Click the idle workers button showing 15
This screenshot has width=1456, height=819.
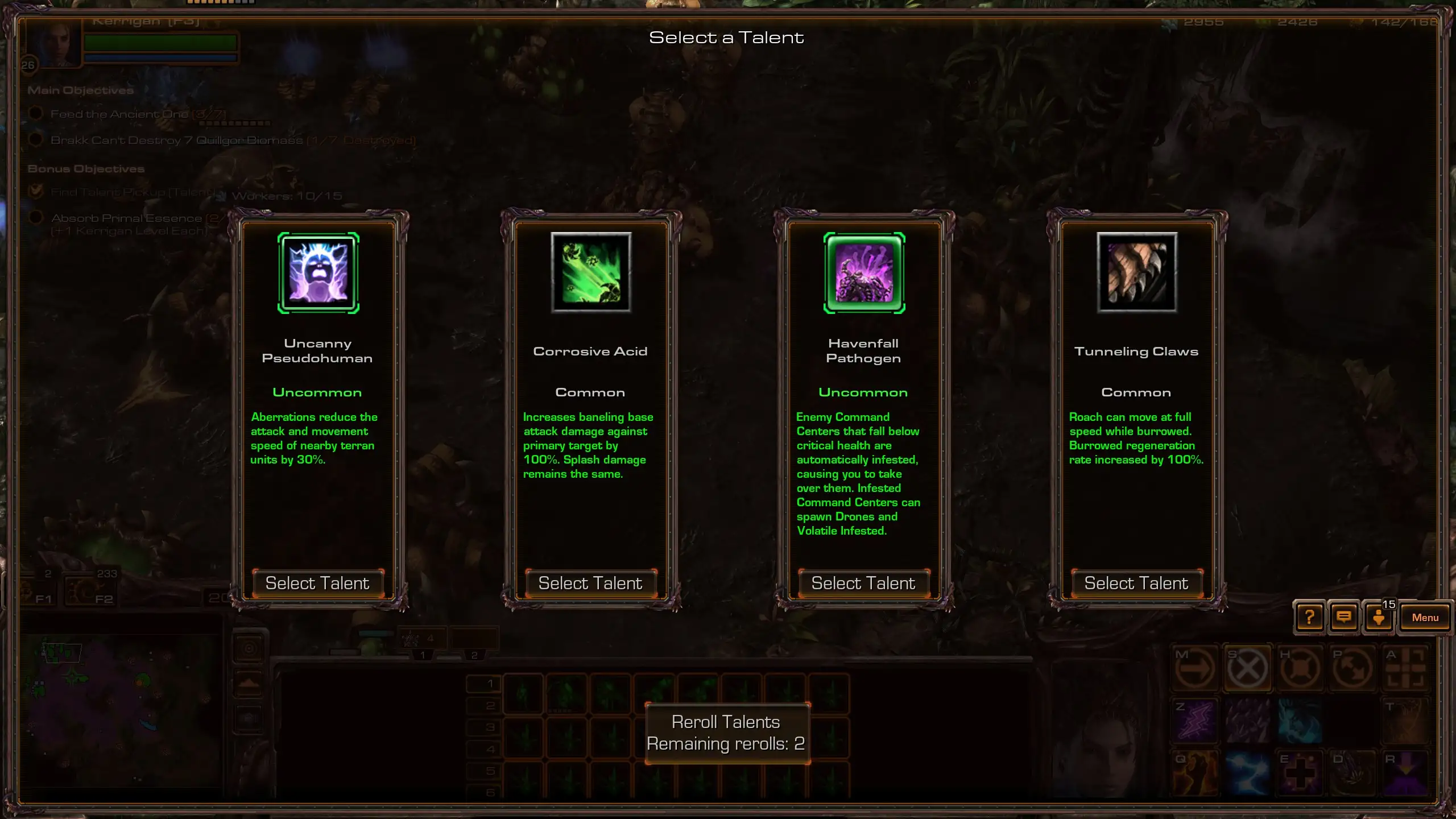[x=1379, y=618]
